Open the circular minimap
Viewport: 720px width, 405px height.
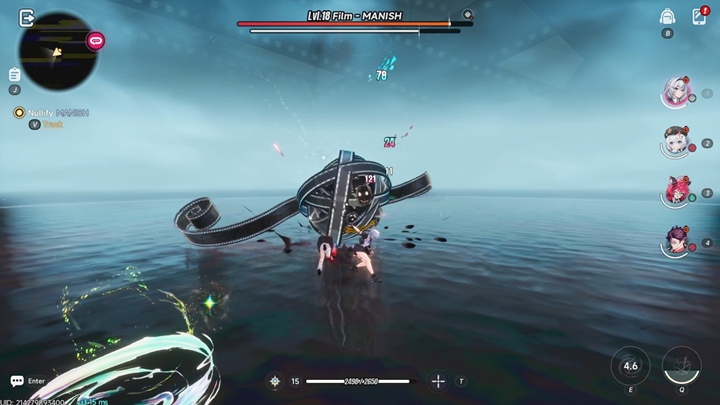pyautogui.click(x=59, y=52)
